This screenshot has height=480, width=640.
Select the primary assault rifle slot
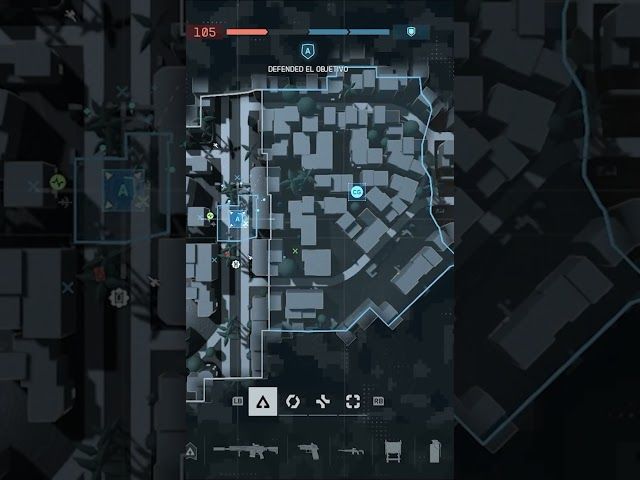244,451
